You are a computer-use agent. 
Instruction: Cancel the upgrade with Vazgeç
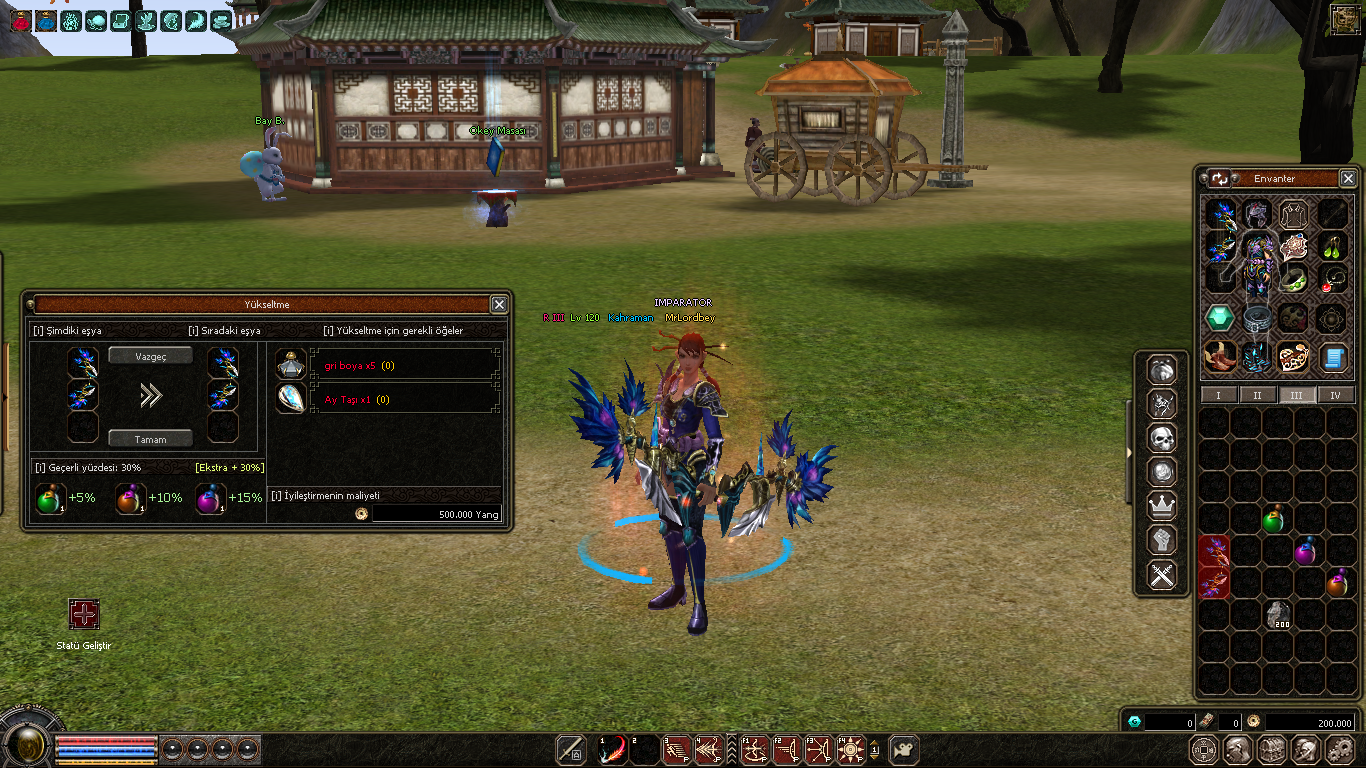click(x=151, y=356)
